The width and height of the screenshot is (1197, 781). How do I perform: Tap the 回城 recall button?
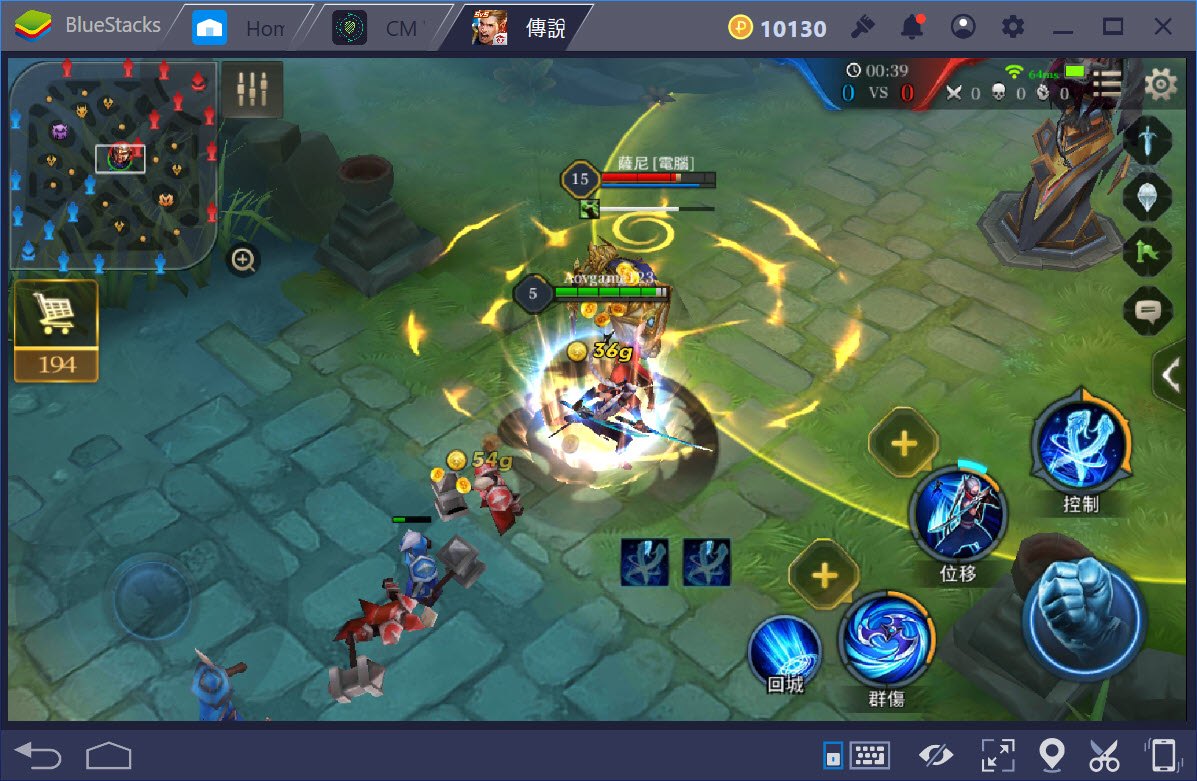click(x=784, y=650)
